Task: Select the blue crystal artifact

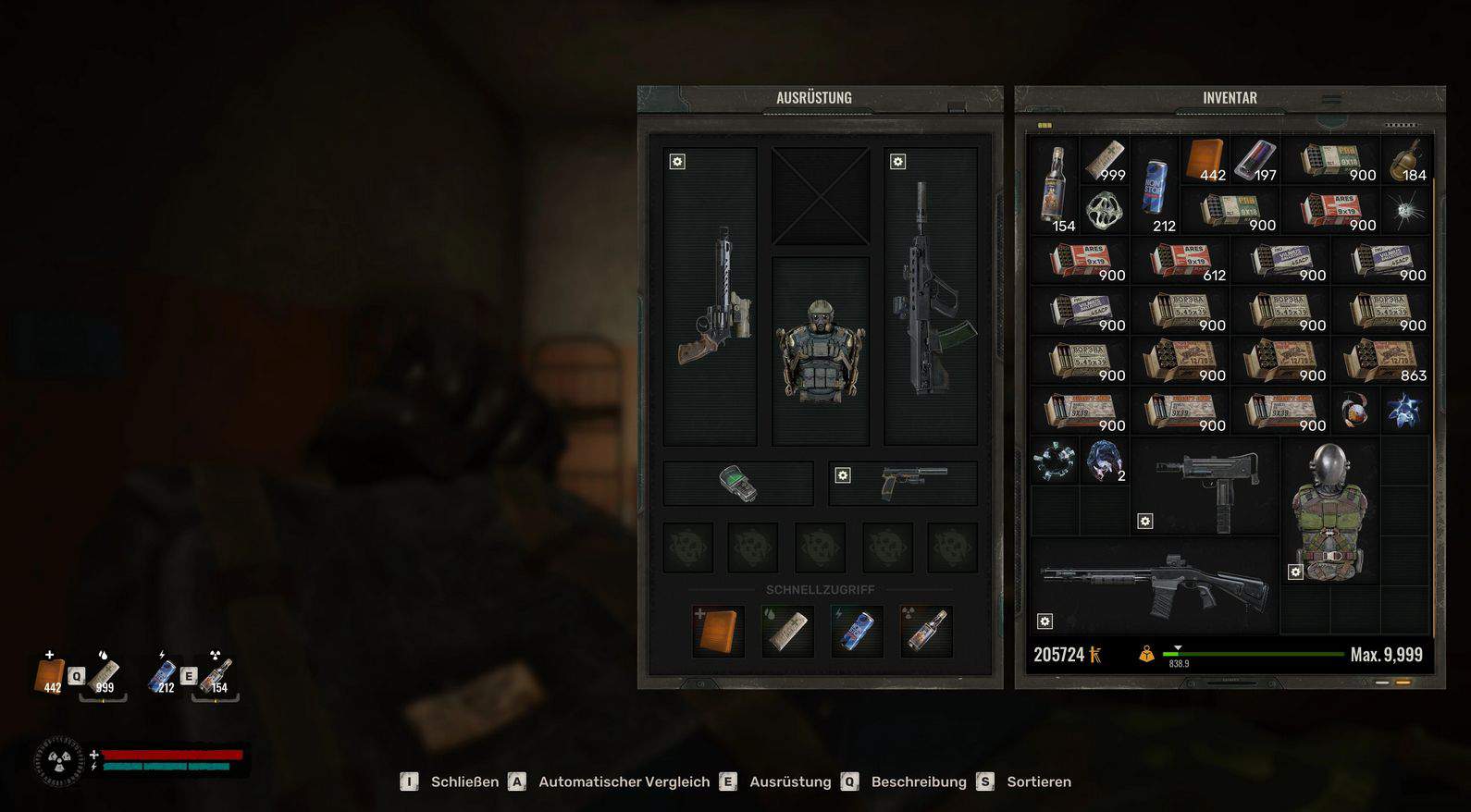Action: click(1403, 411)
